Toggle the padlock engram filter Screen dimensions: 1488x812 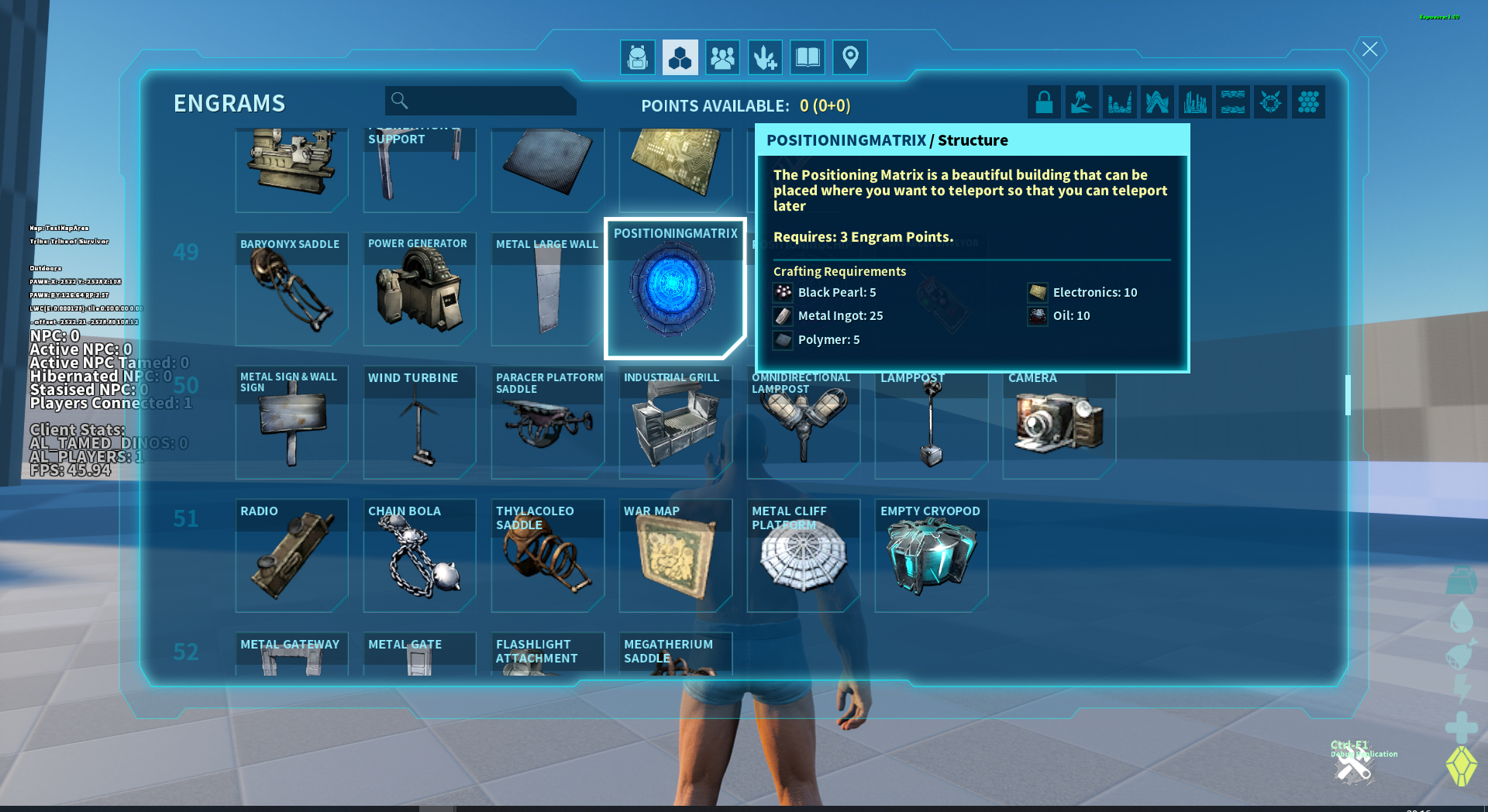click(x=1044, y=102)
